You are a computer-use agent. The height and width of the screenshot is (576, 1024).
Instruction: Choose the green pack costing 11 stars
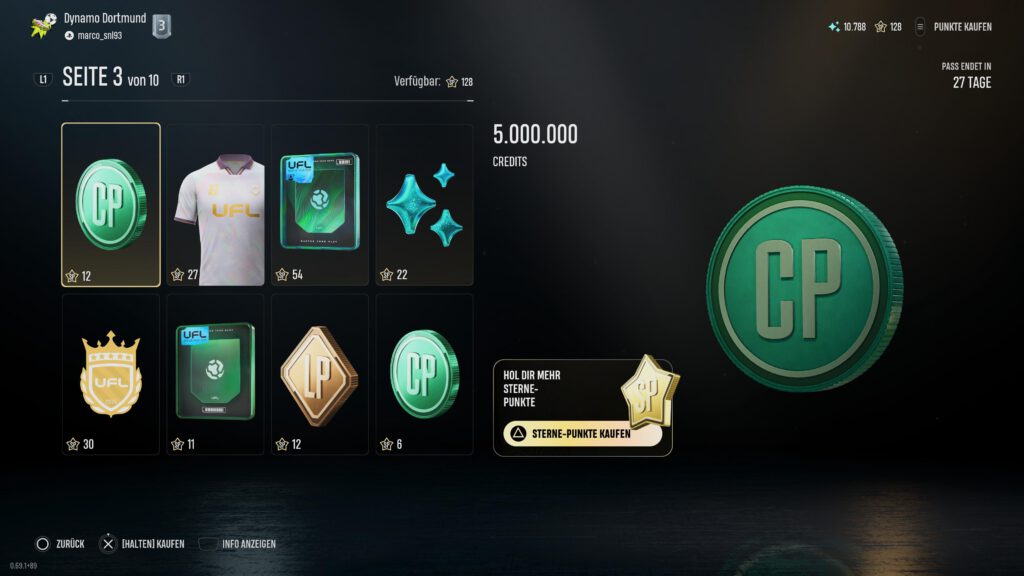pos(215,373)
